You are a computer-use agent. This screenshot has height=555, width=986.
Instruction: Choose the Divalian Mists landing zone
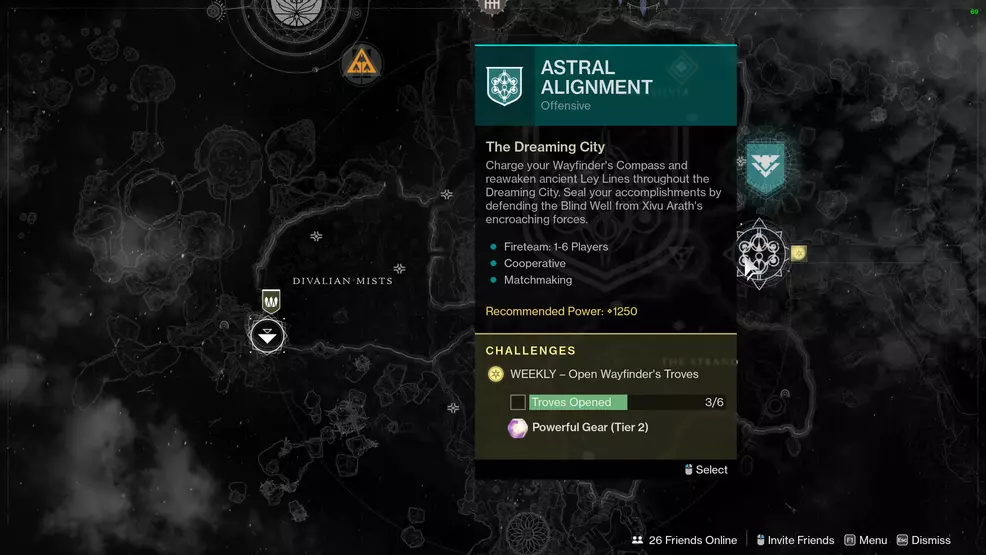tap(267, 335)
